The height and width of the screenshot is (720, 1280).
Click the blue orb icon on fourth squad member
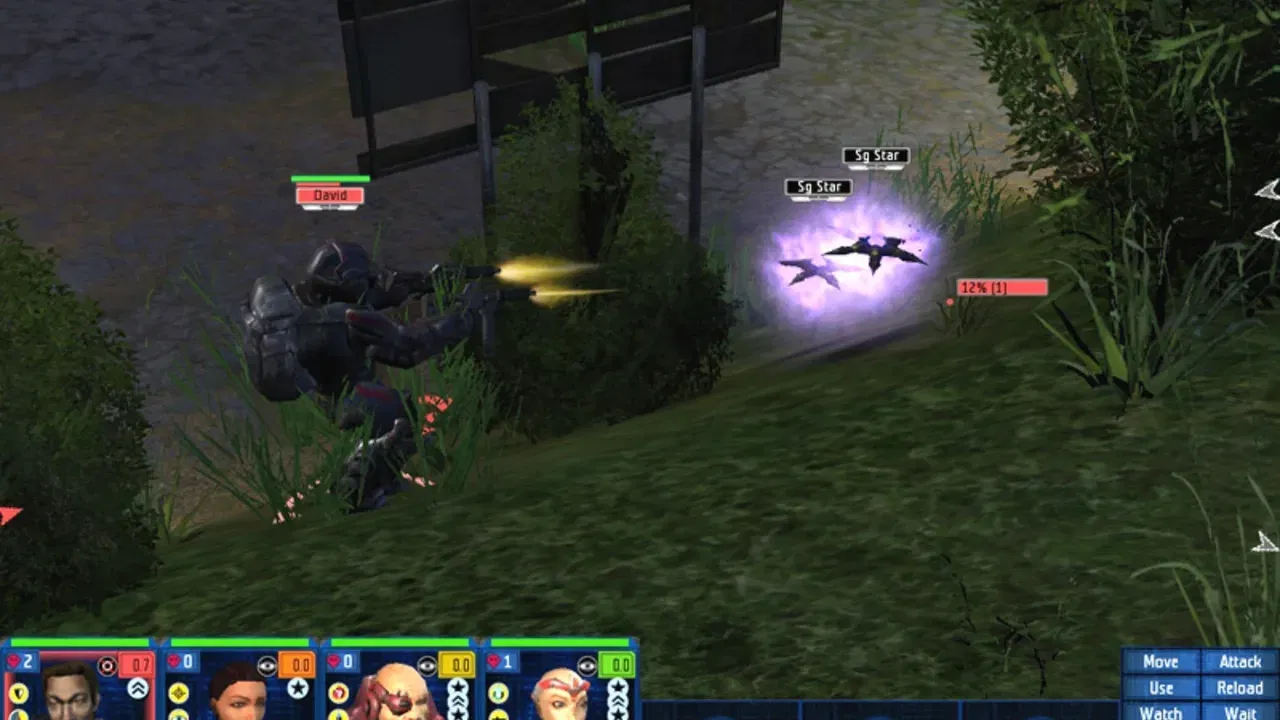(498, 691)
